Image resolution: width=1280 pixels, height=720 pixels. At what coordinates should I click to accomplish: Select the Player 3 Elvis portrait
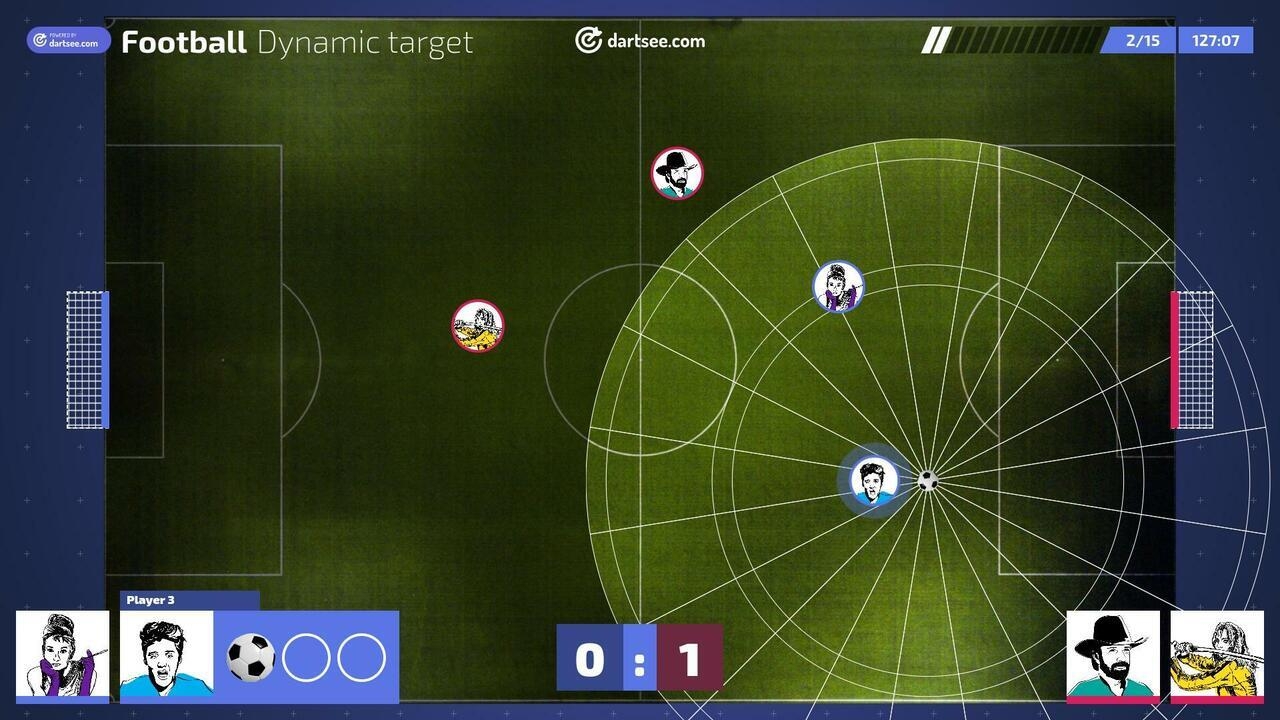[166, 655]
